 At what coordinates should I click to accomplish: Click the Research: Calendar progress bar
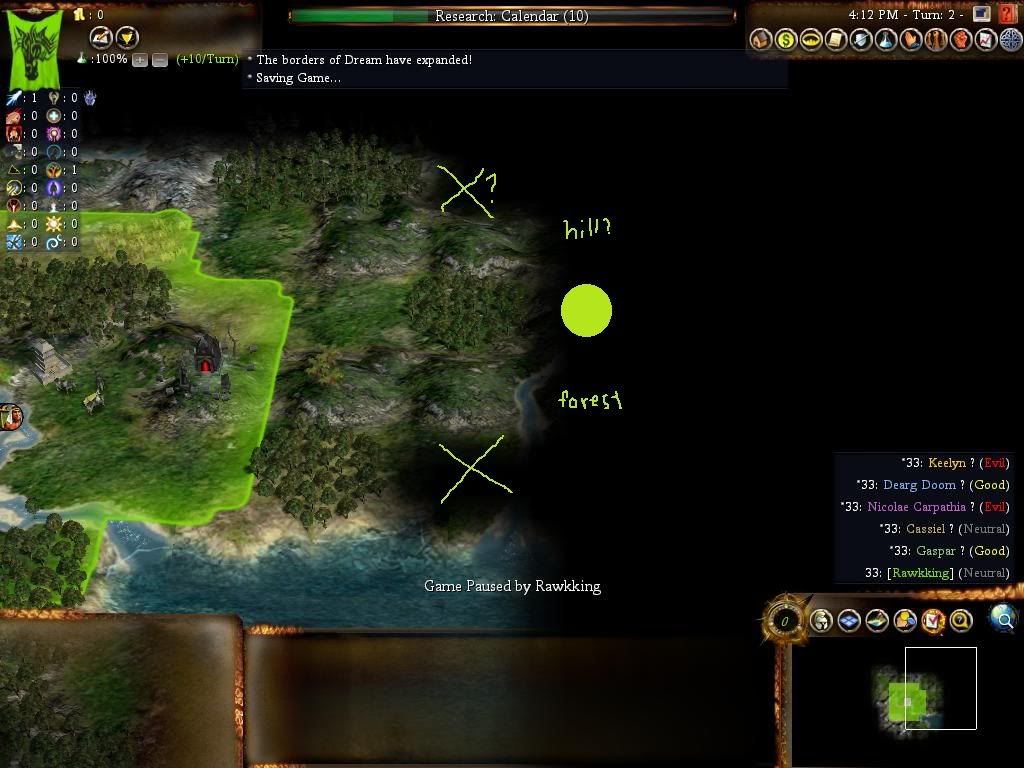[511, 16]
